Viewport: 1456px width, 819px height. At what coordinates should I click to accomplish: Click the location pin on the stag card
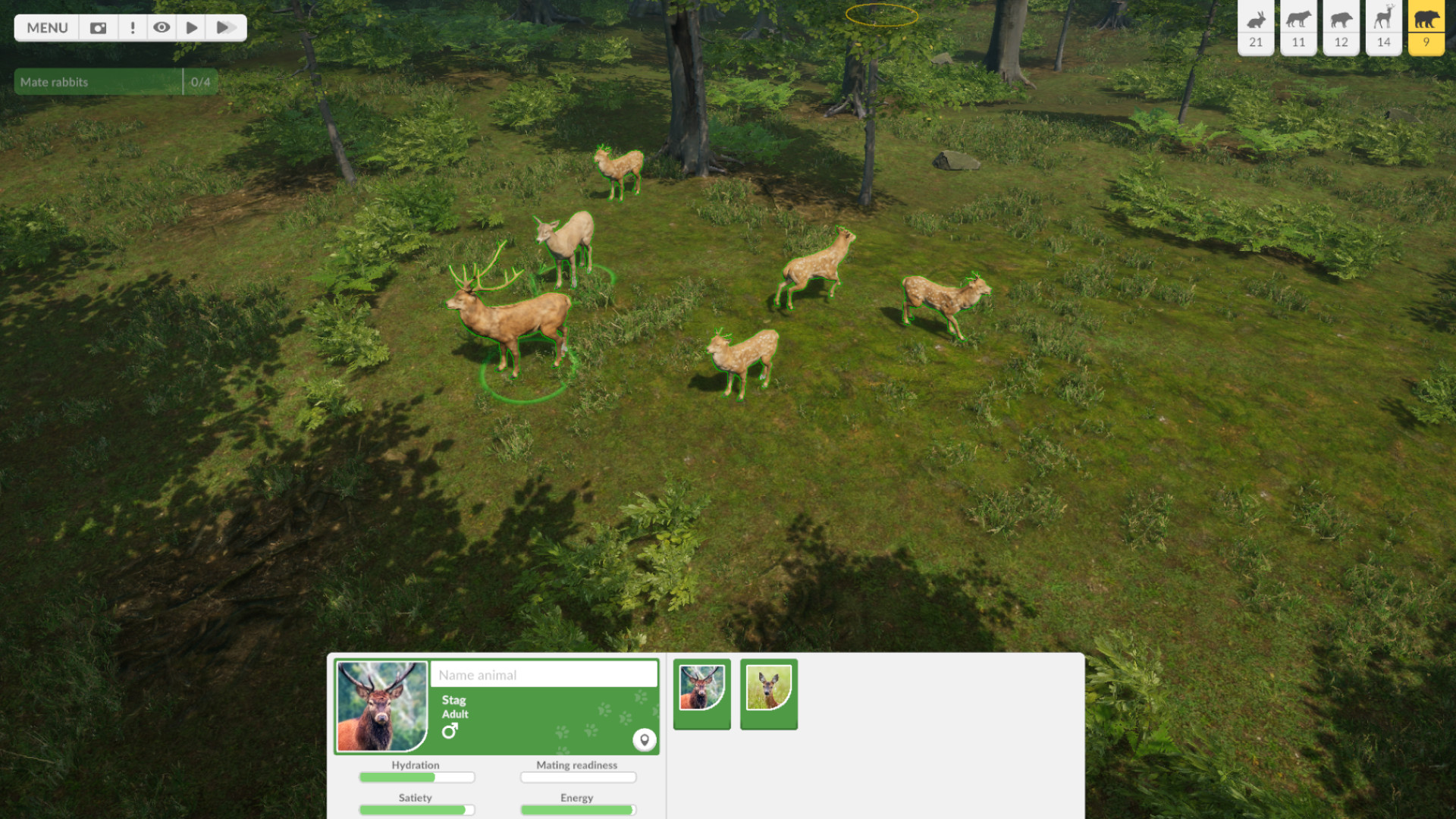[x=645, y=740]
